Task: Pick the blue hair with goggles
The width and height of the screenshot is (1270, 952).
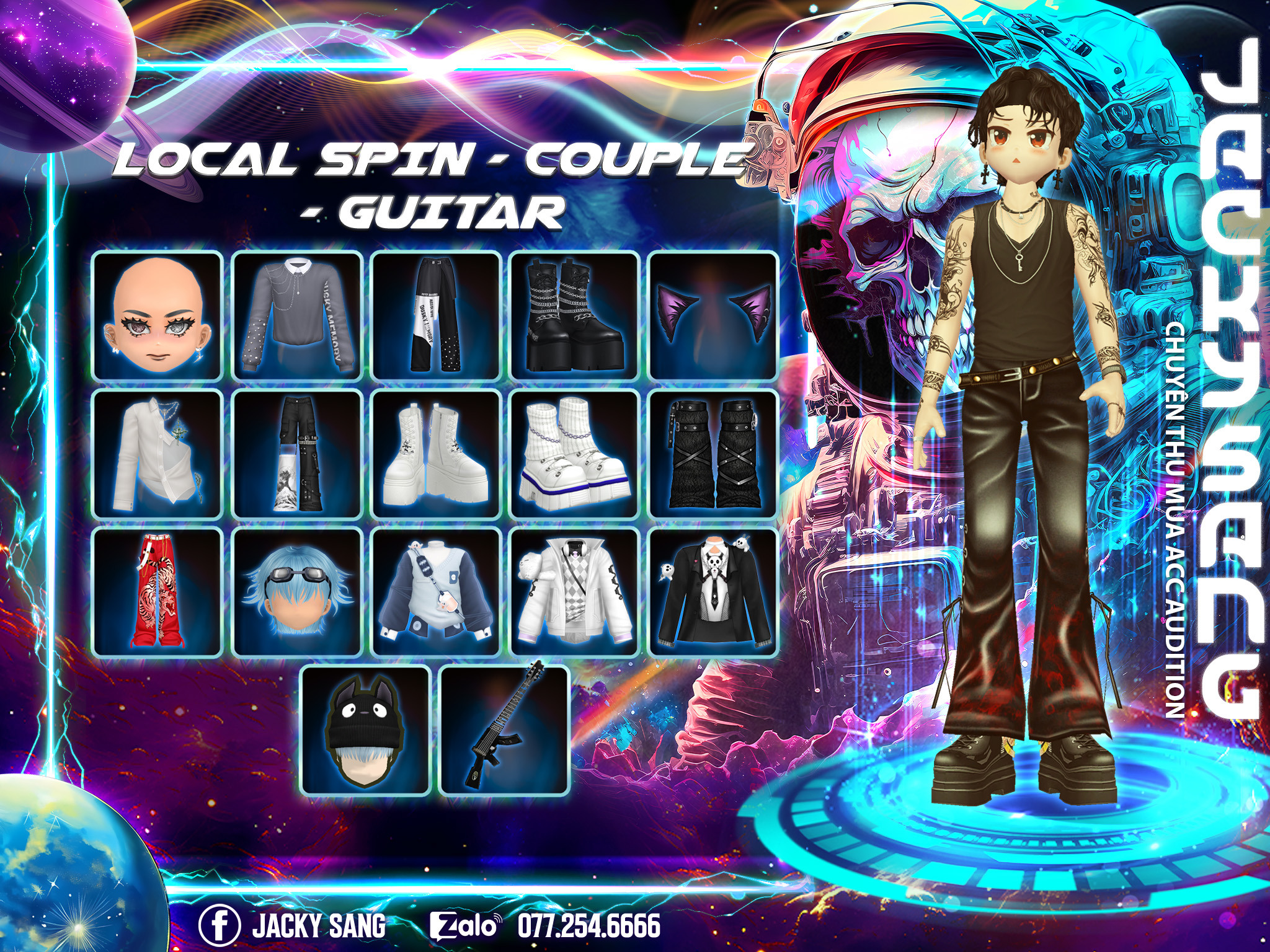Action: [x=297, y=593]
